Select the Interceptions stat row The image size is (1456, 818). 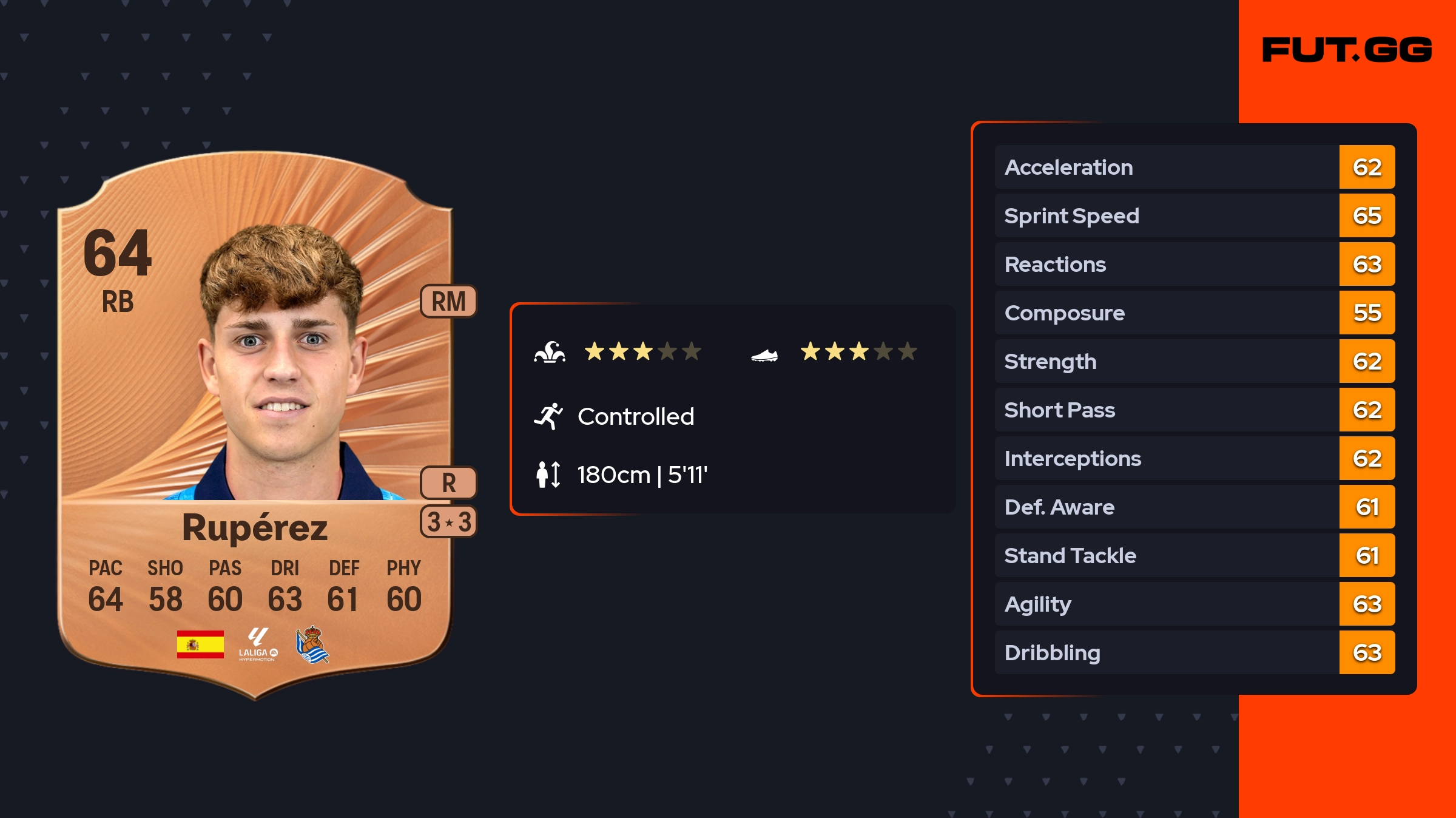coord(1194,458)
